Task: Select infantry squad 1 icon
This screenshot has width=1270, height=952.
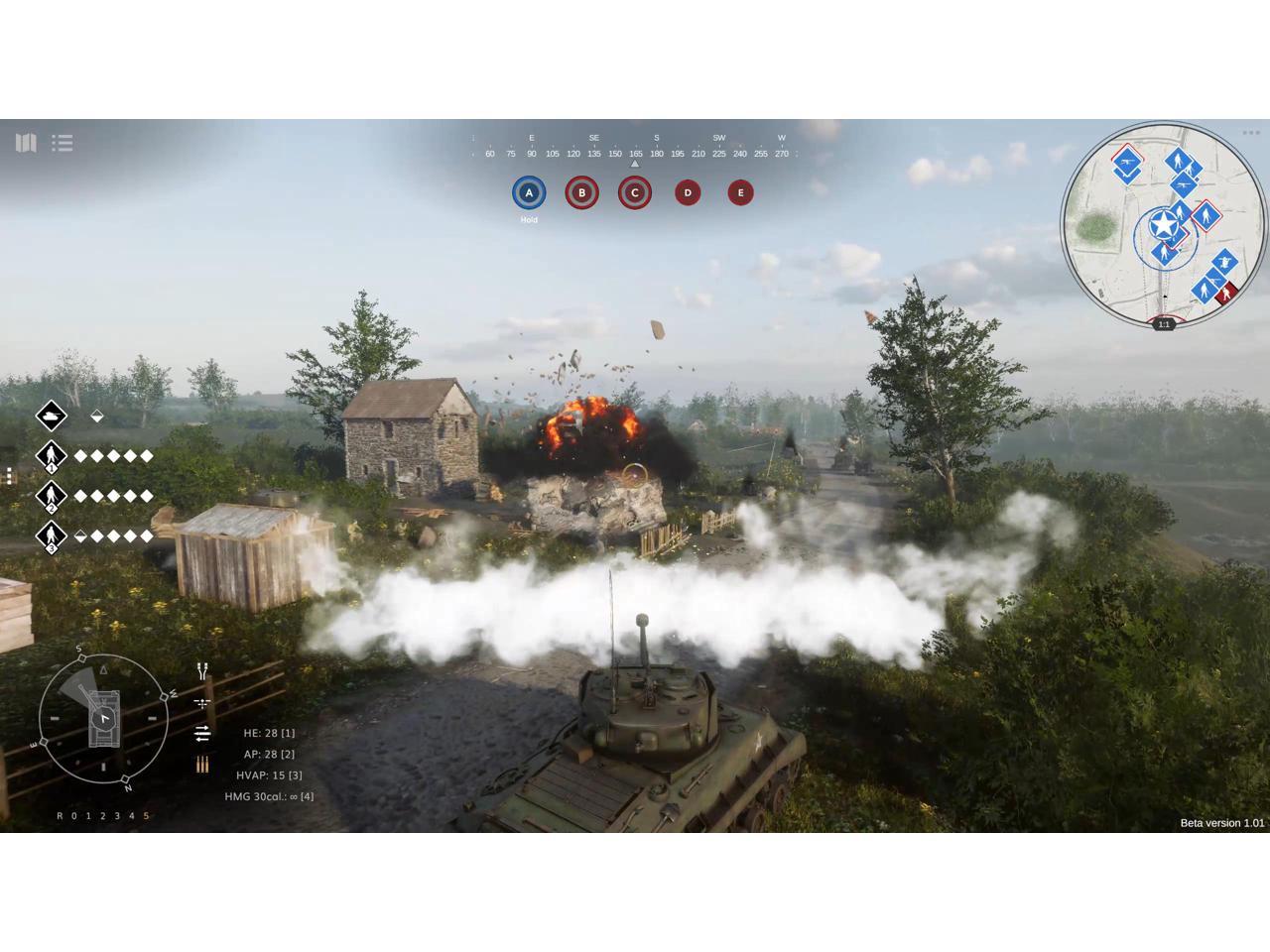Action: coord(52,456)
